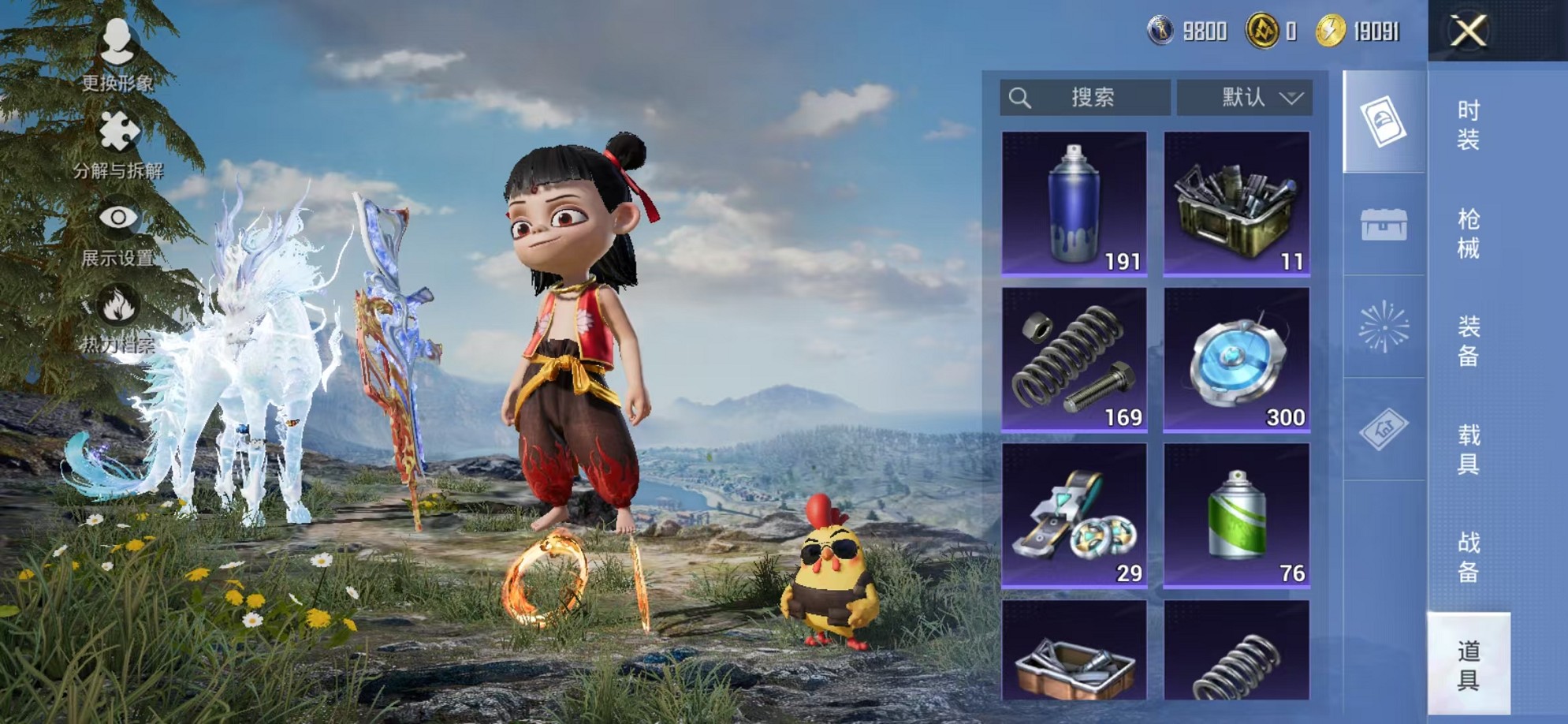Open the 默认 sorting dropdown

point(1245,98)
